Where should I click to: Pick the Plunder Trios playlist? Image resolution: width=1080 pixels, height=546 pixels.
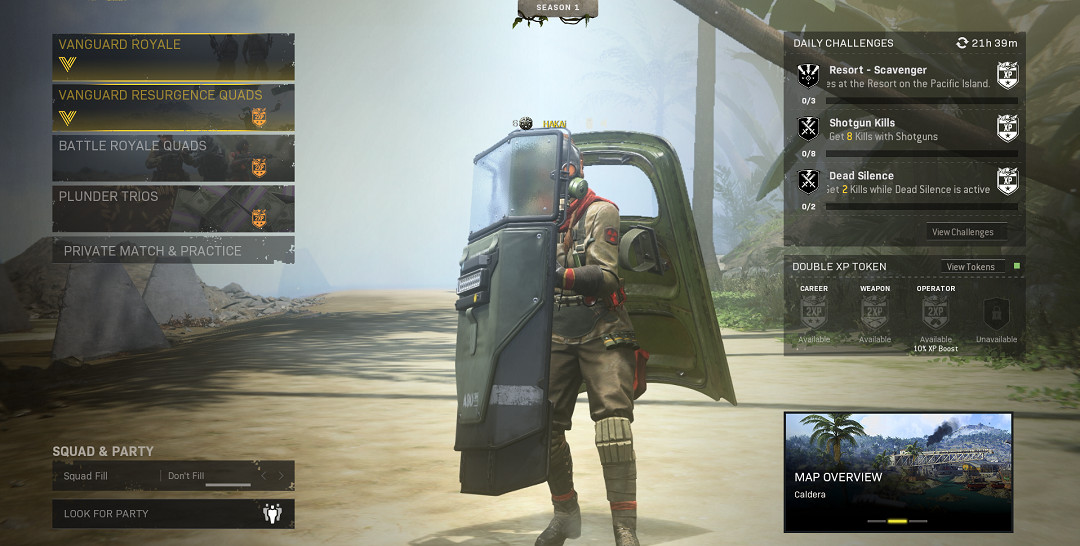[x=173, y=208]
